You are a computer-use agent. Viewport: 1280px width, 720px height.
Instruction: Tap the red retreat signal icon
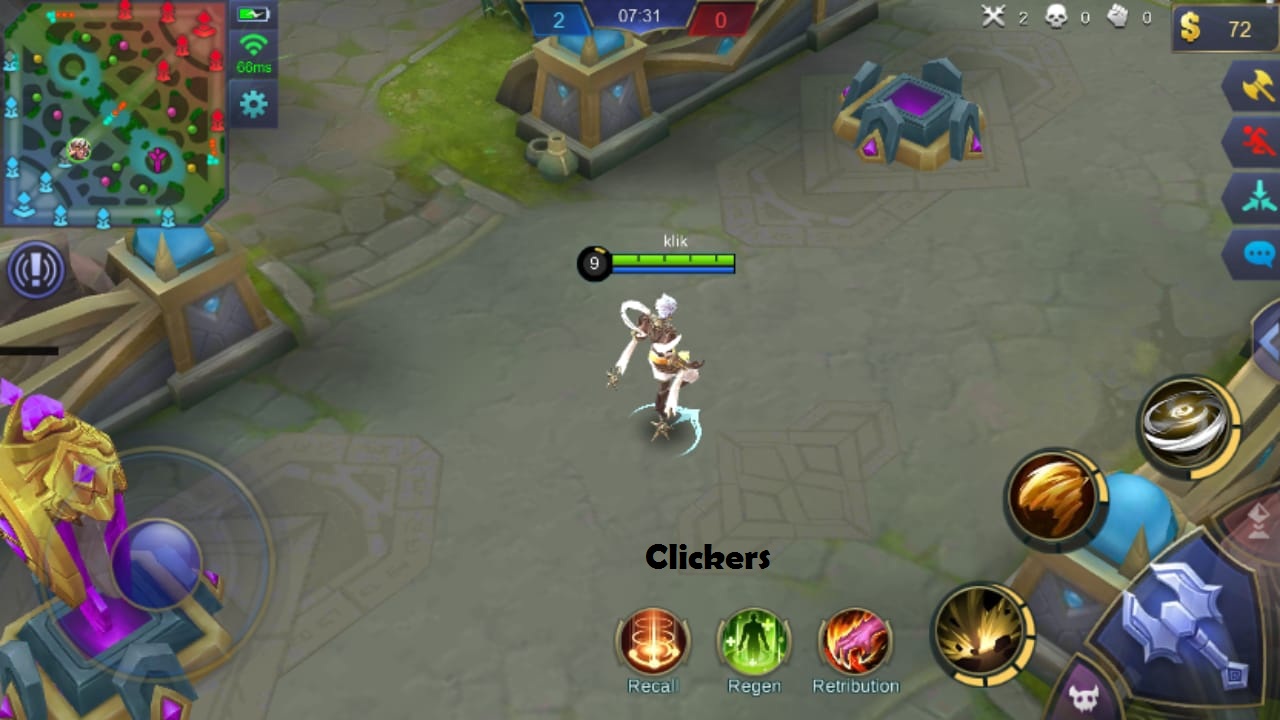1256,142
